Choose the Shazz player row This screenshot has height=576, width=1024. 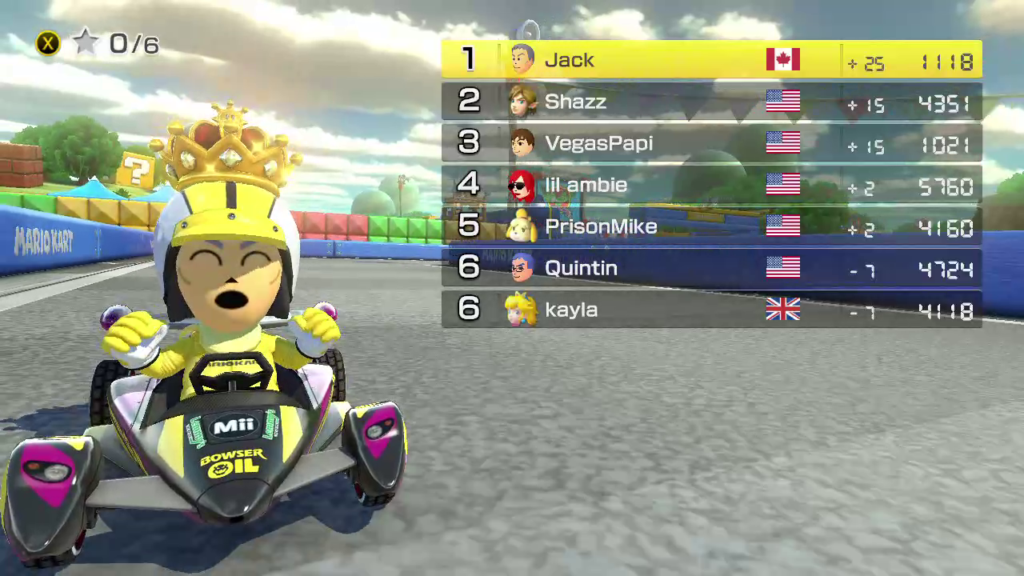click(x=711, y=102)
